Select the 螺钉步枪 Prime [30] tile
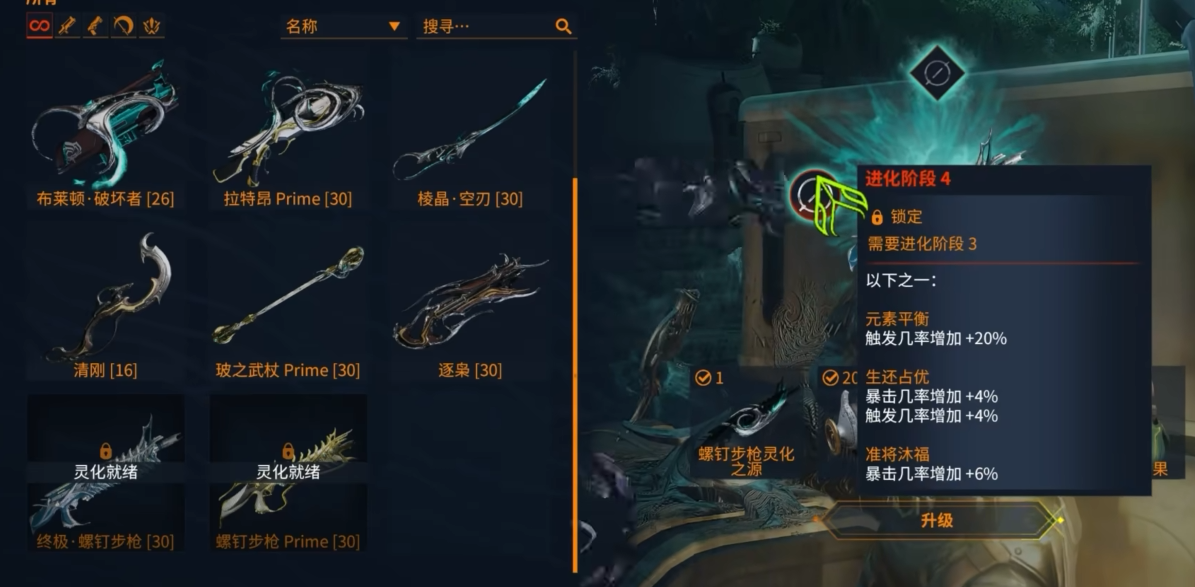The height and width of the screenshot is (587, 1195). [x=288, y=476]
